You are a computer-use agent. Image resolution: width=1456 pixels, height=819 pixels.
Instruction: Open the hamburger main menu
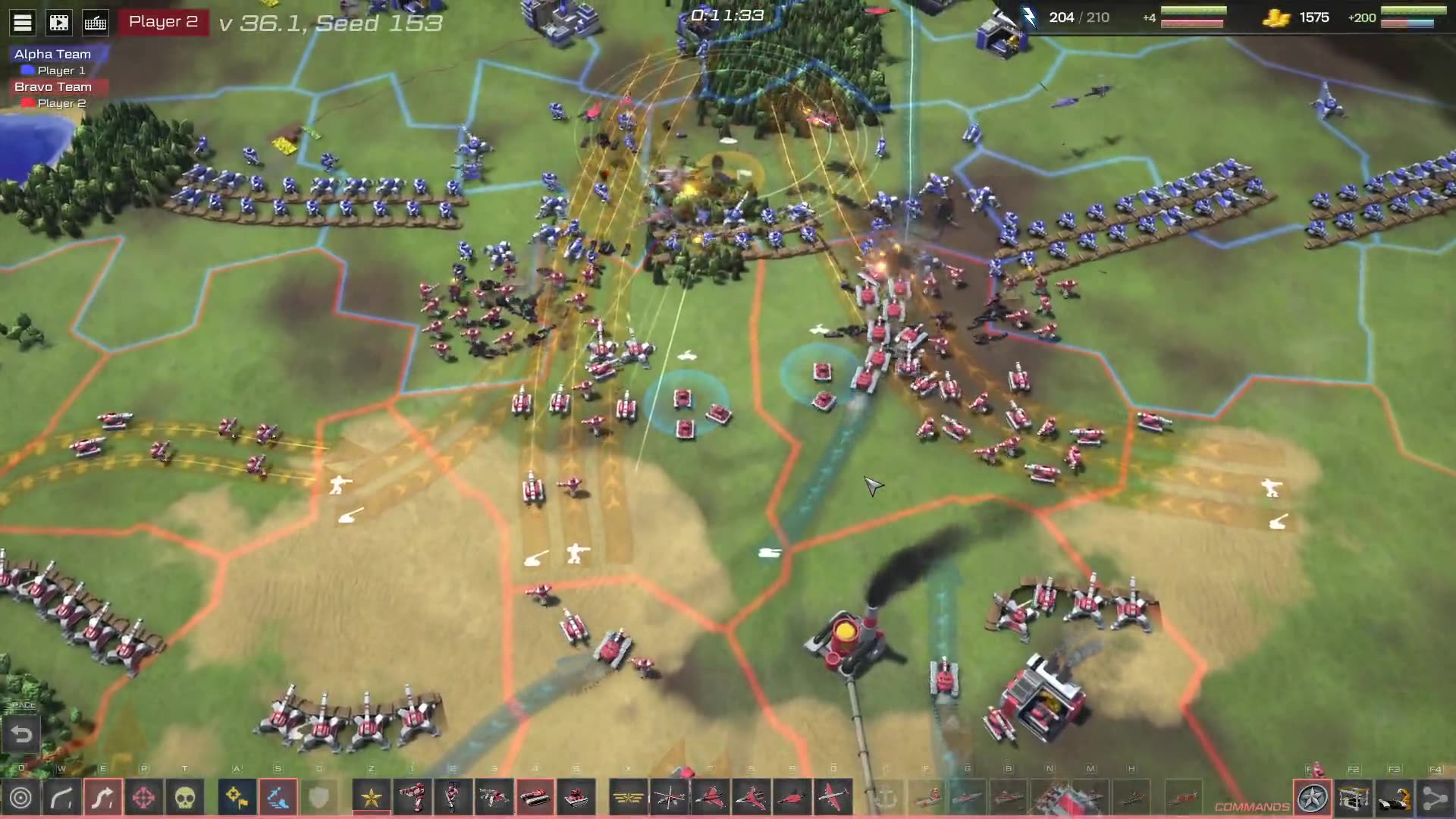23,23
